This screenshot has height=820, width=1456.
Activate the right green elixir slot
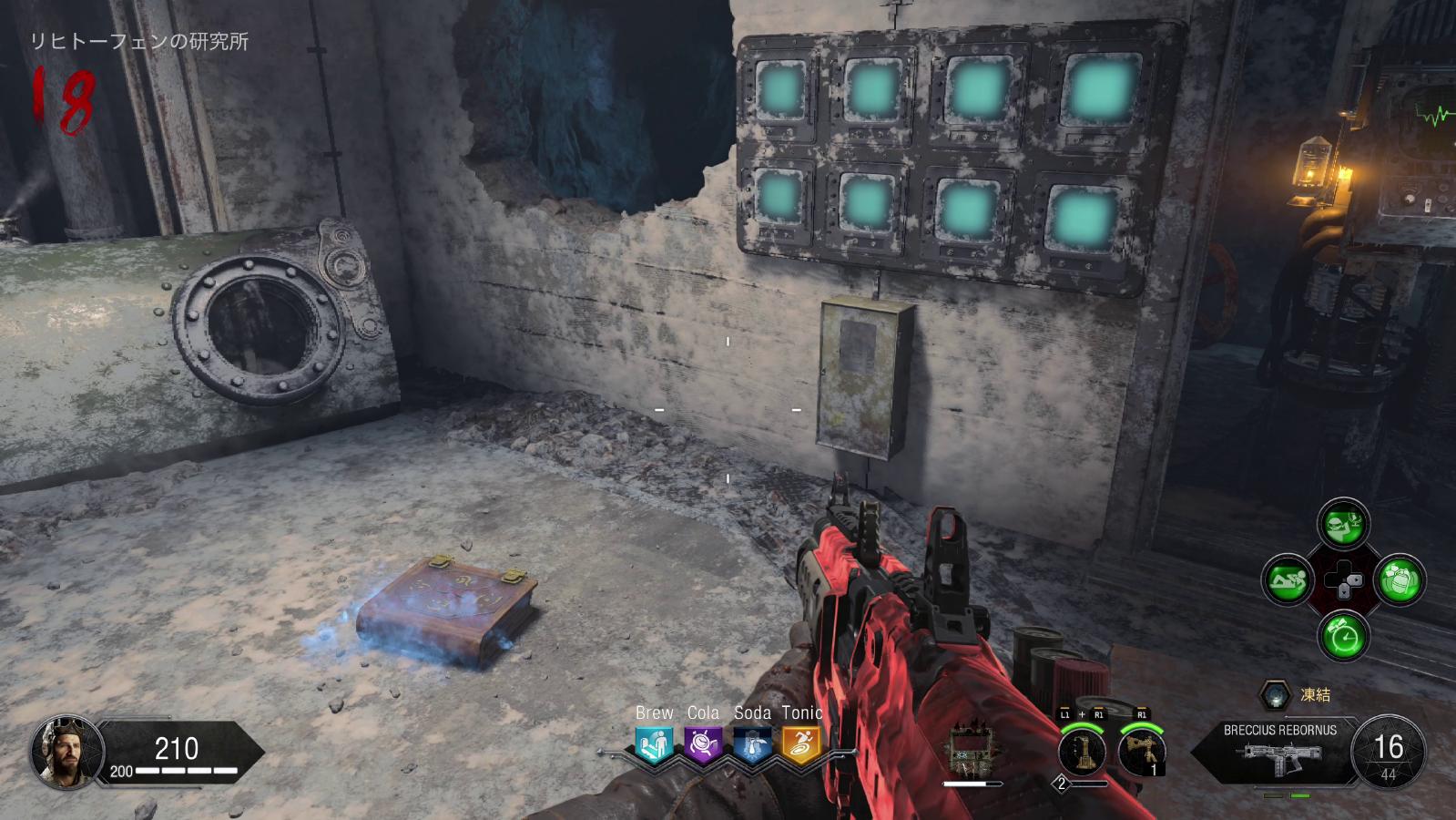[1400, 580]
